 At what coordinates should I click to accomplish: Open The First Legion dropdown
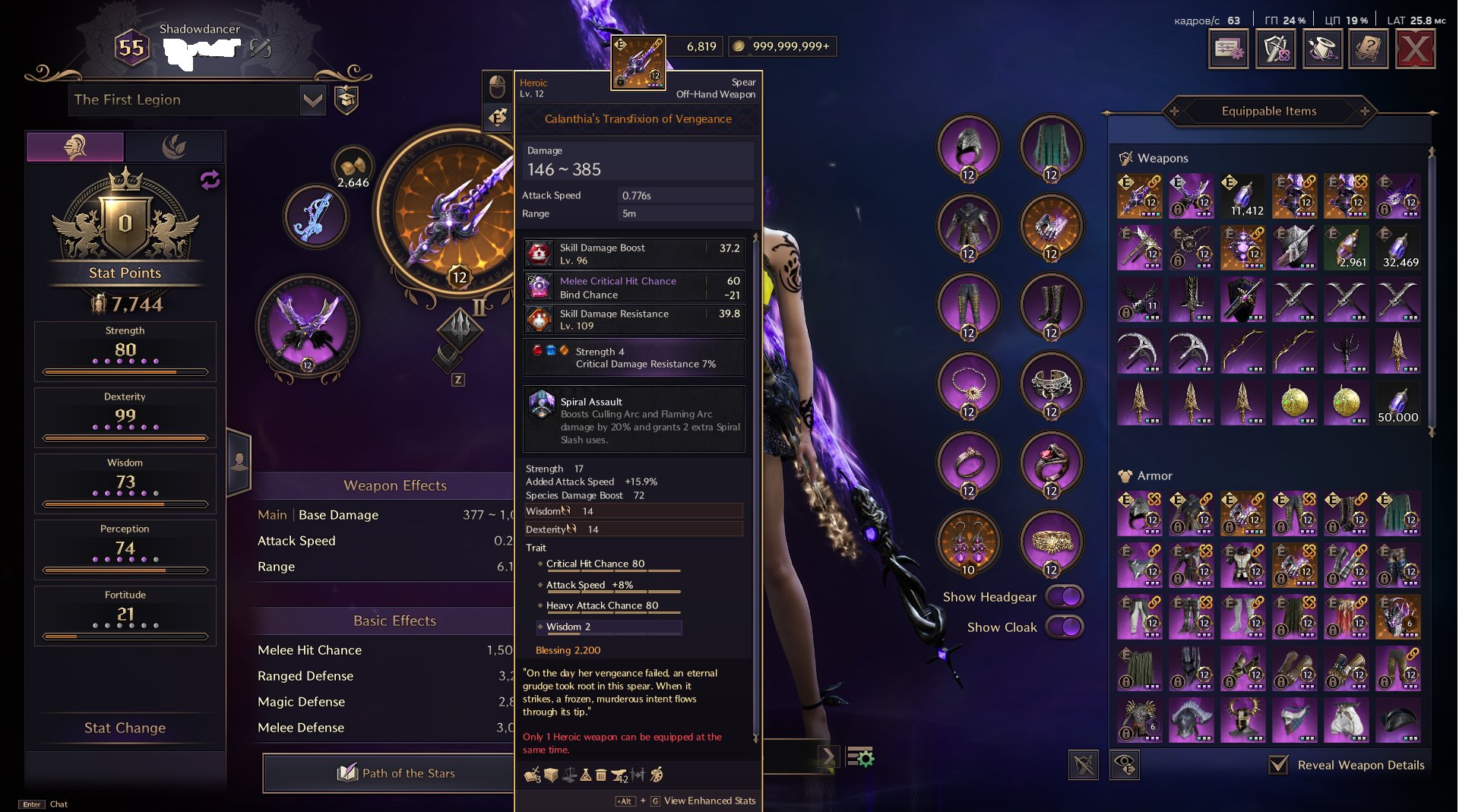[x=312, y=100]
